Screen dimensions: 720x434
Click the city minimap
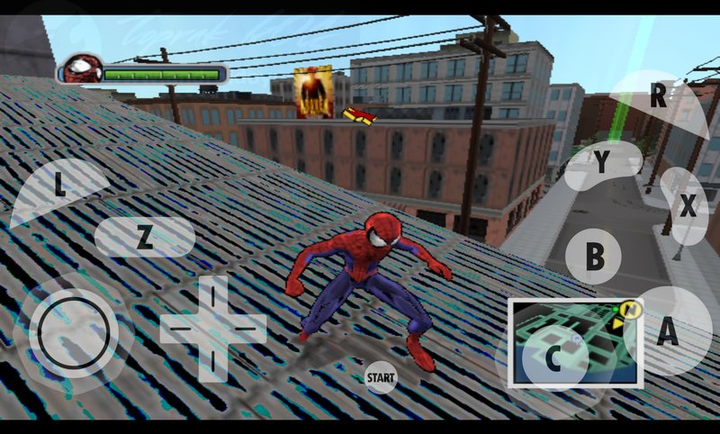(x=574, y=340)
